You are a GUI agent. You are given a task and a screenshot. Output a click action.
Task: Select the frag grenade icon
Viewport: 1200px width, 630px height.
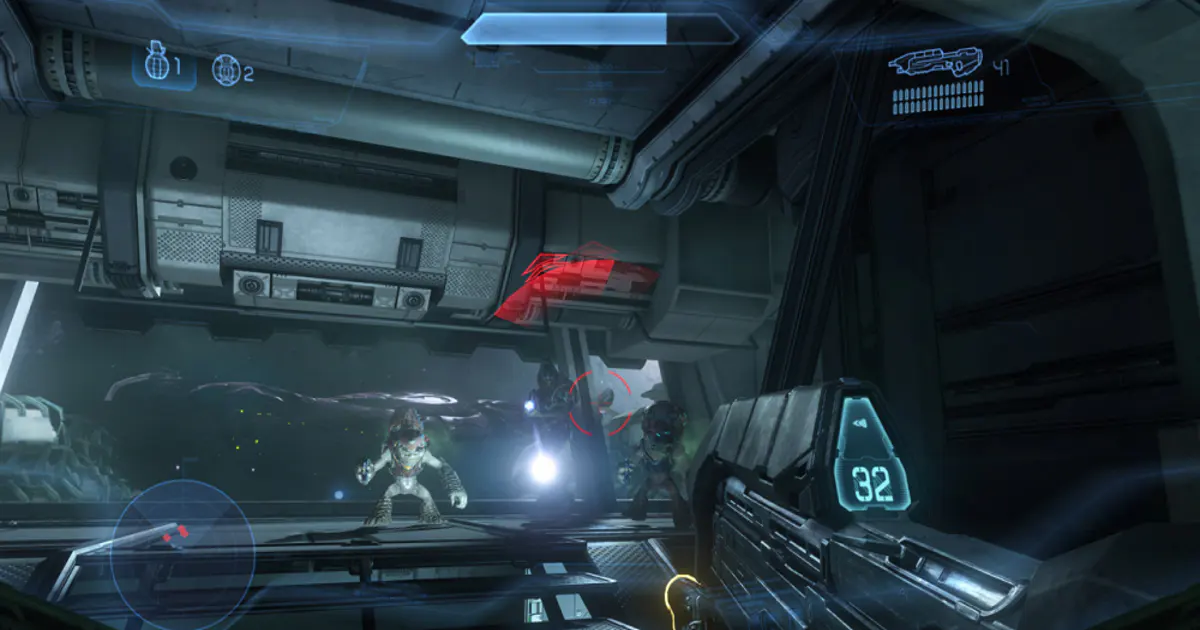[x=155, y=66]
